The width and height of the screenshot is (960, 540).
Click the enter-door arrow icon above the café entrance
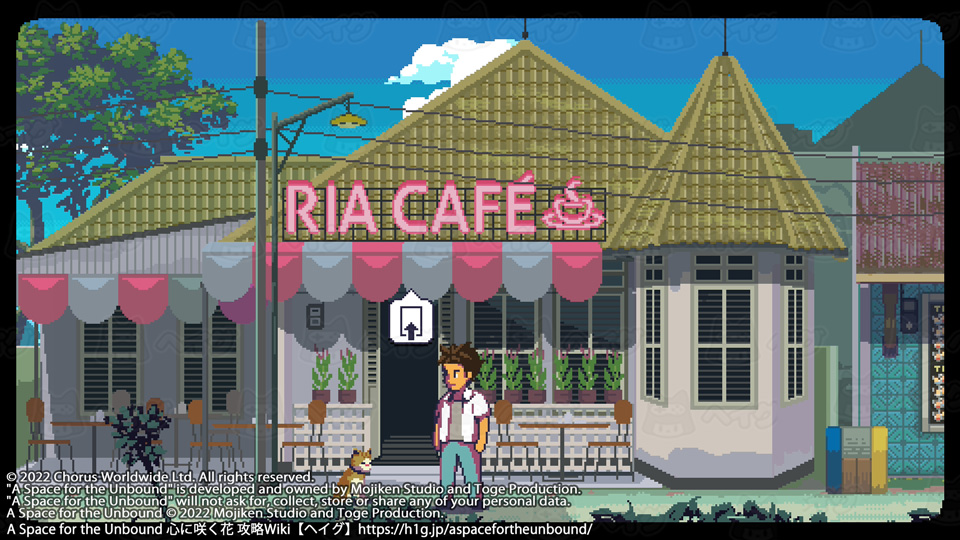tap(409, 318)
